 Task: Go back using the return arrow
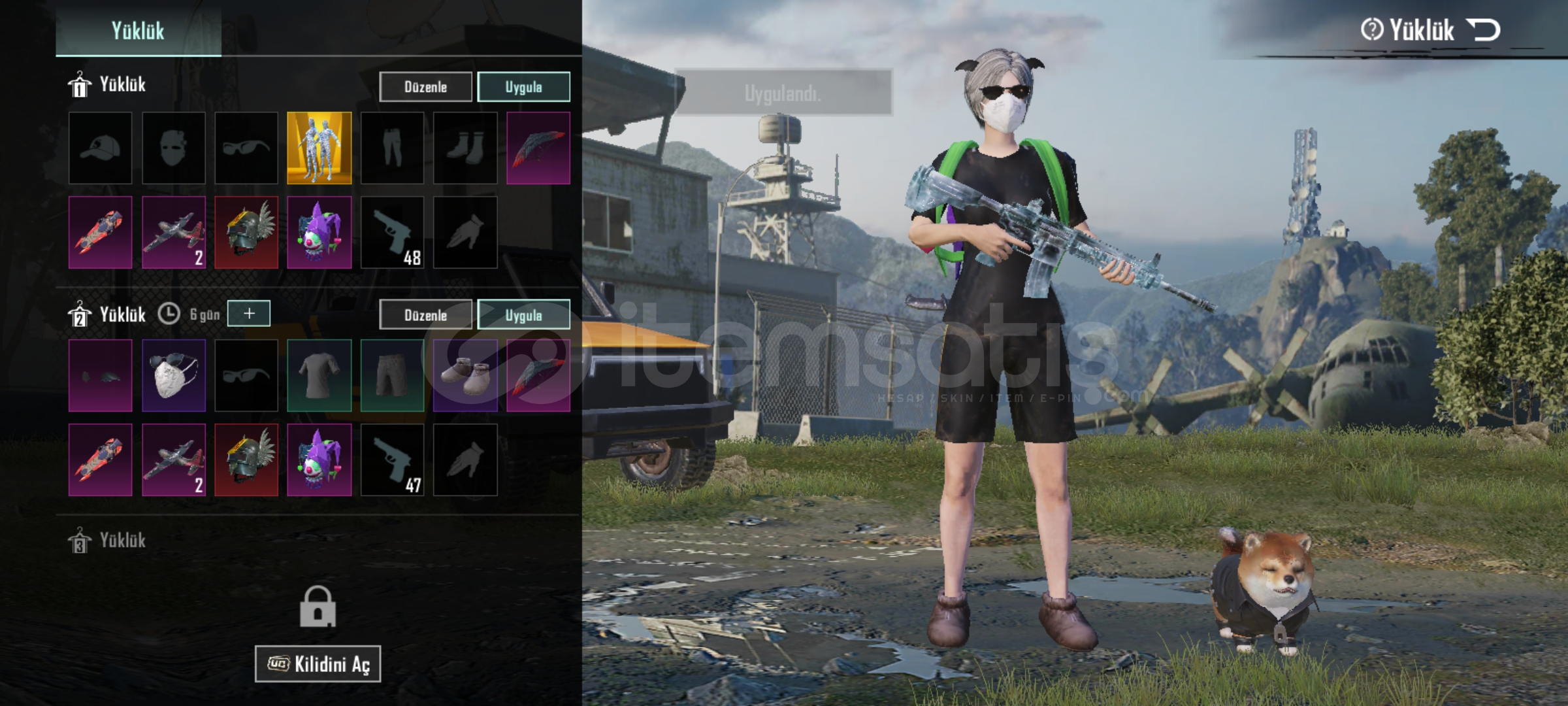[x=1483, y=30]
